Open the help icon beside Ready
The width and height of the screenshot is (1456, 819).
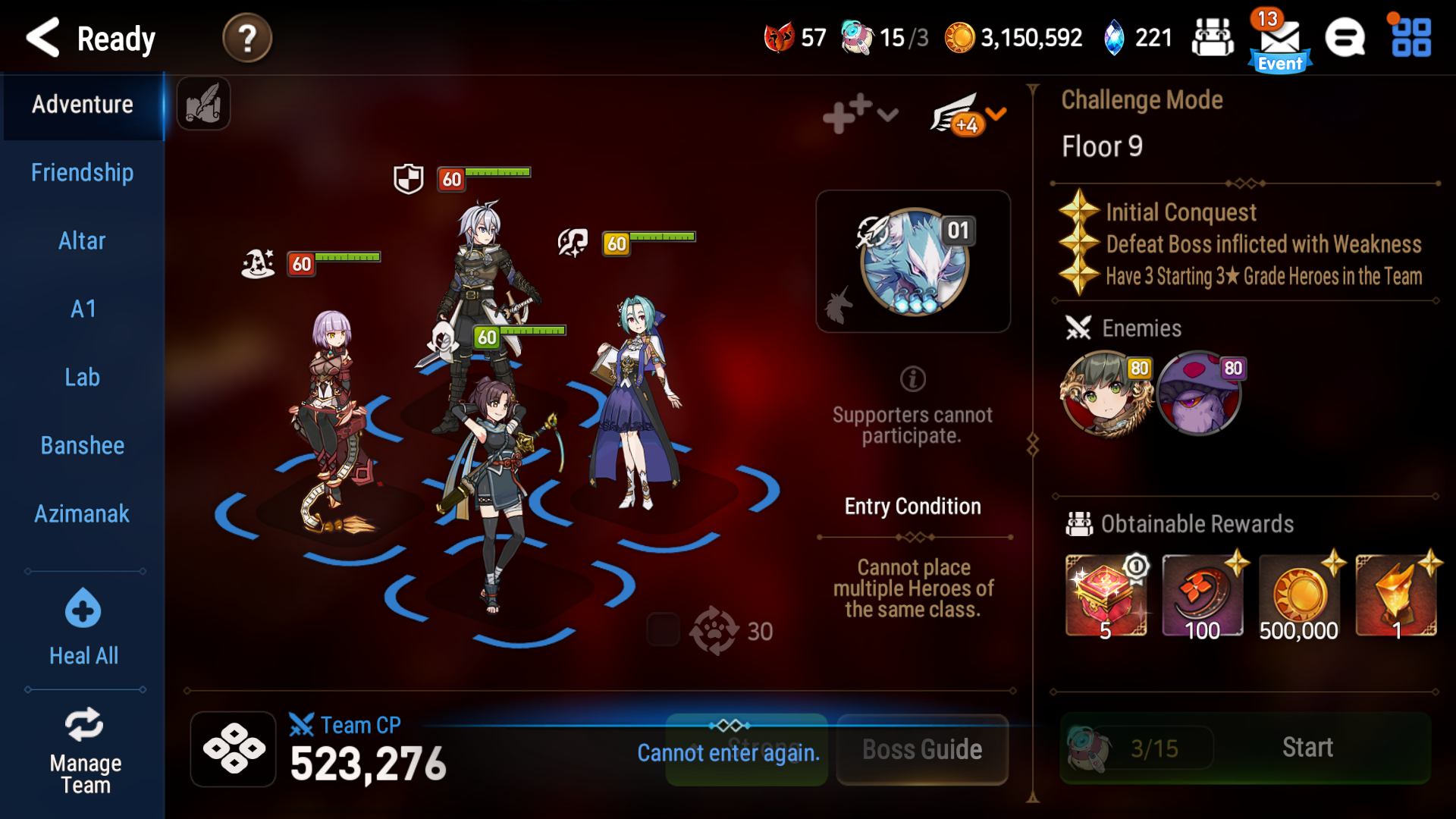coord(246,36)
